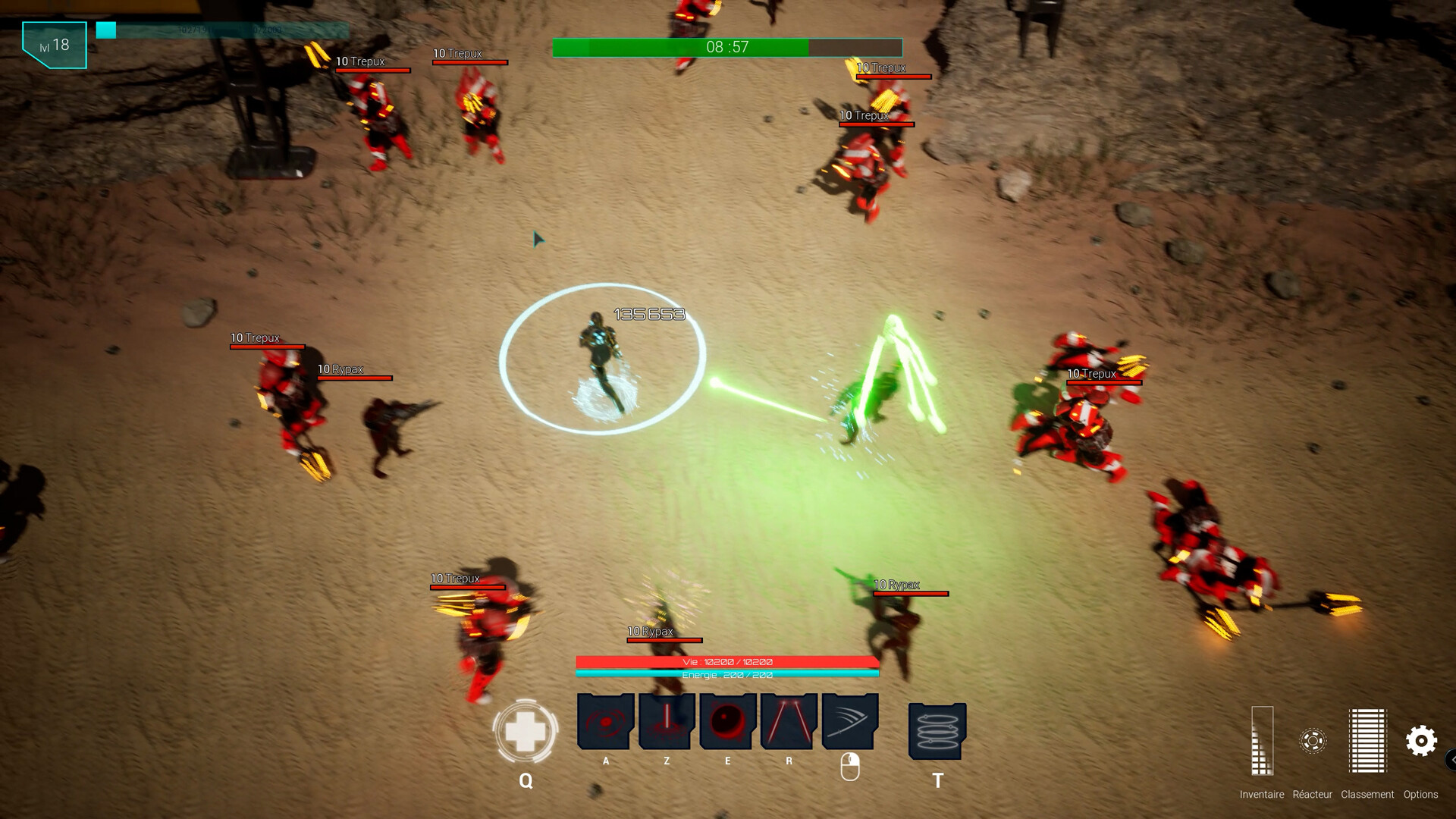This screenshot has width=1456, height=819.
Task: Select the E slot dark orb ability
Action: click(x=726, y=722)
